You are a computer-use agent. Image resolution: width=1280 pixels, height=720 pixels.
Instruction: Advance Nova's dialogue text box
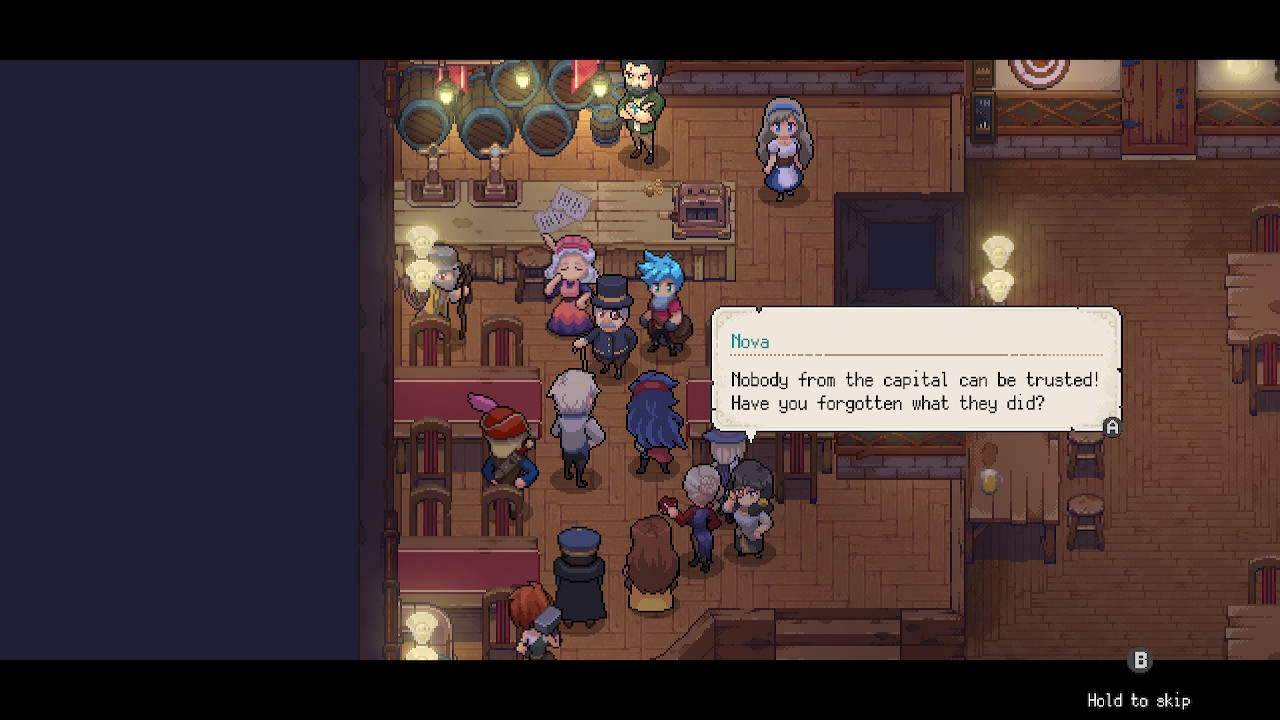1111,427
